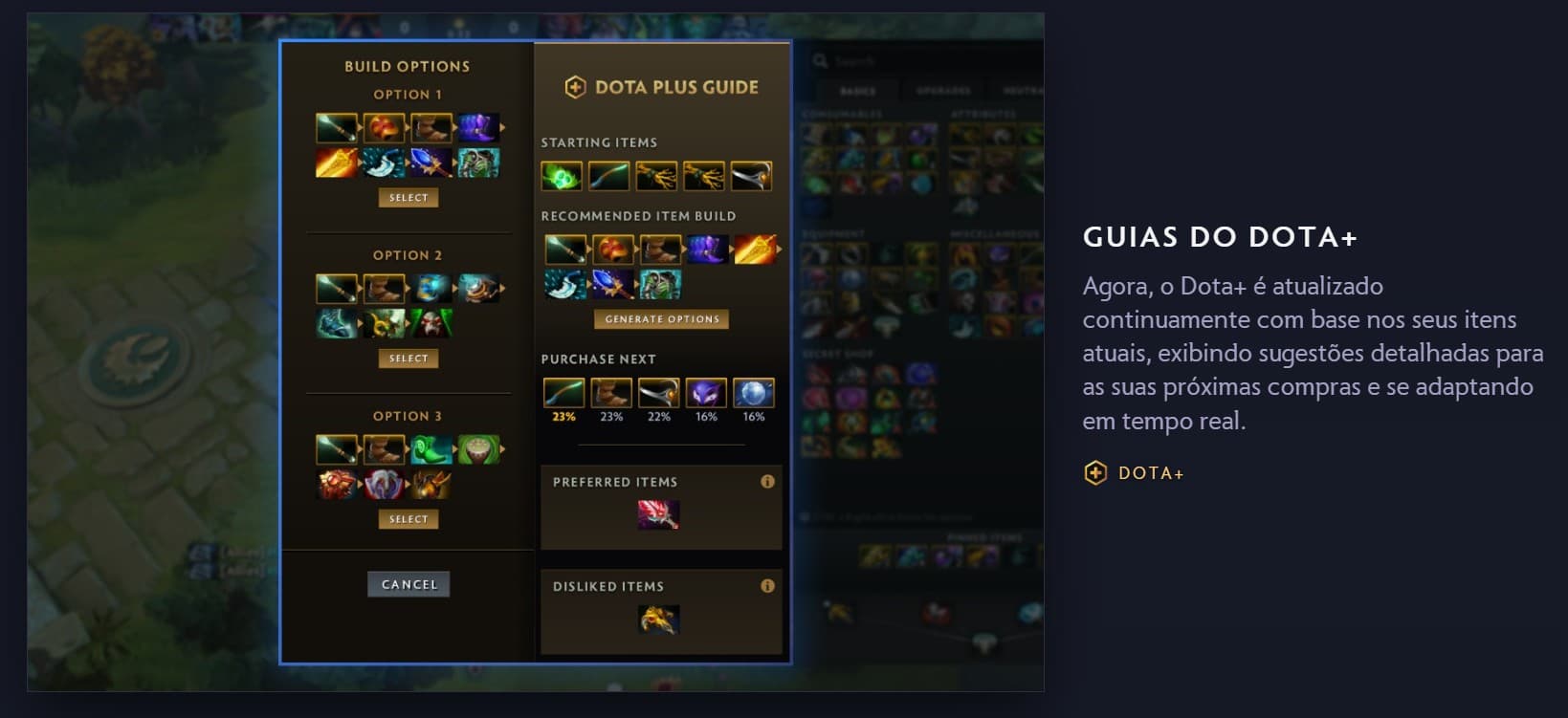Click the golden sword in Recommended Item Build
Image resolution: width=1568 pixels, height=718 pixels.
(x=756, y=249)
